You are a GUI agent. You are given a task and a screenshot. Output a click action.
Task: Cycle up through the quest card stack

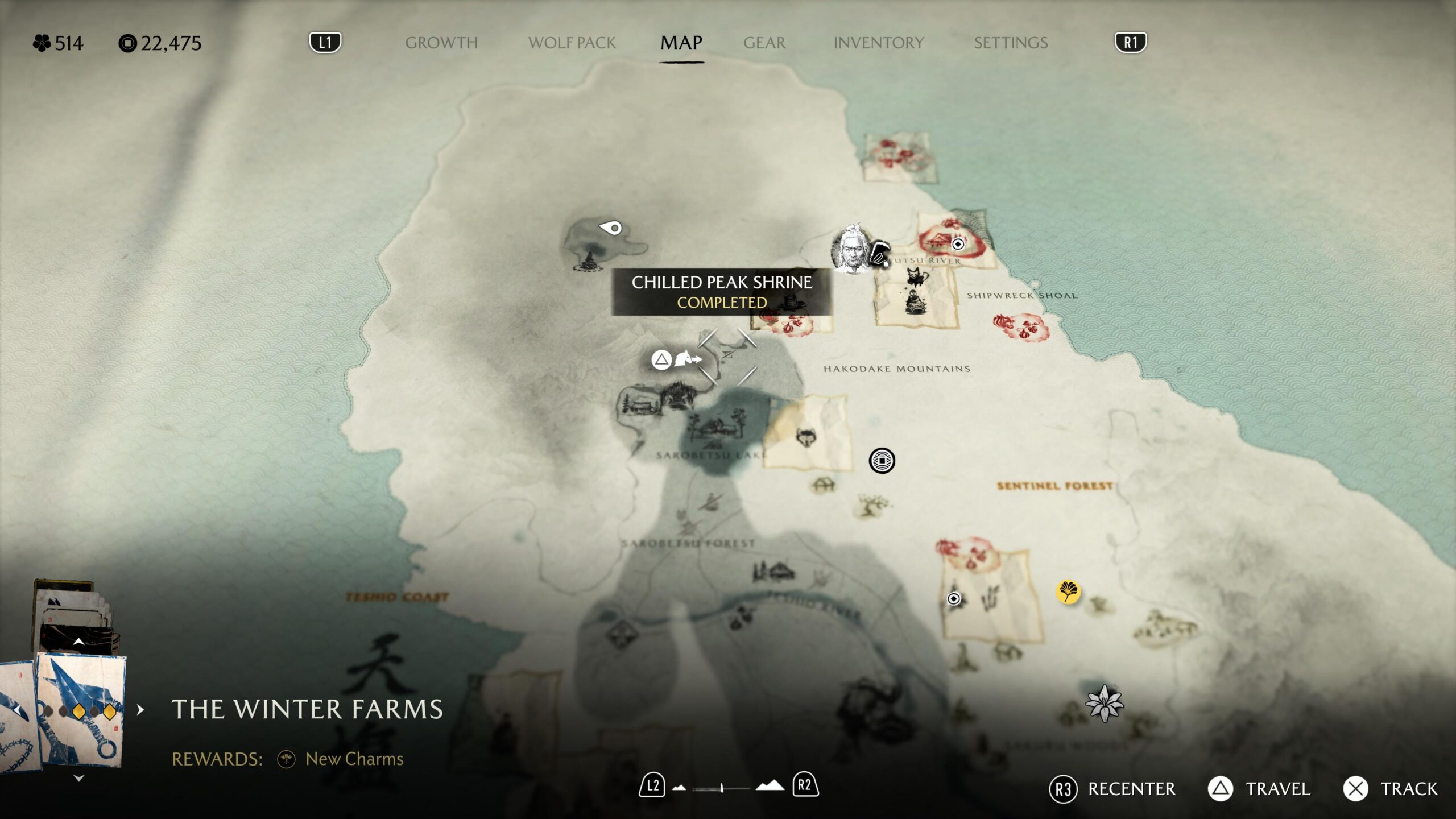coord(79,642)
